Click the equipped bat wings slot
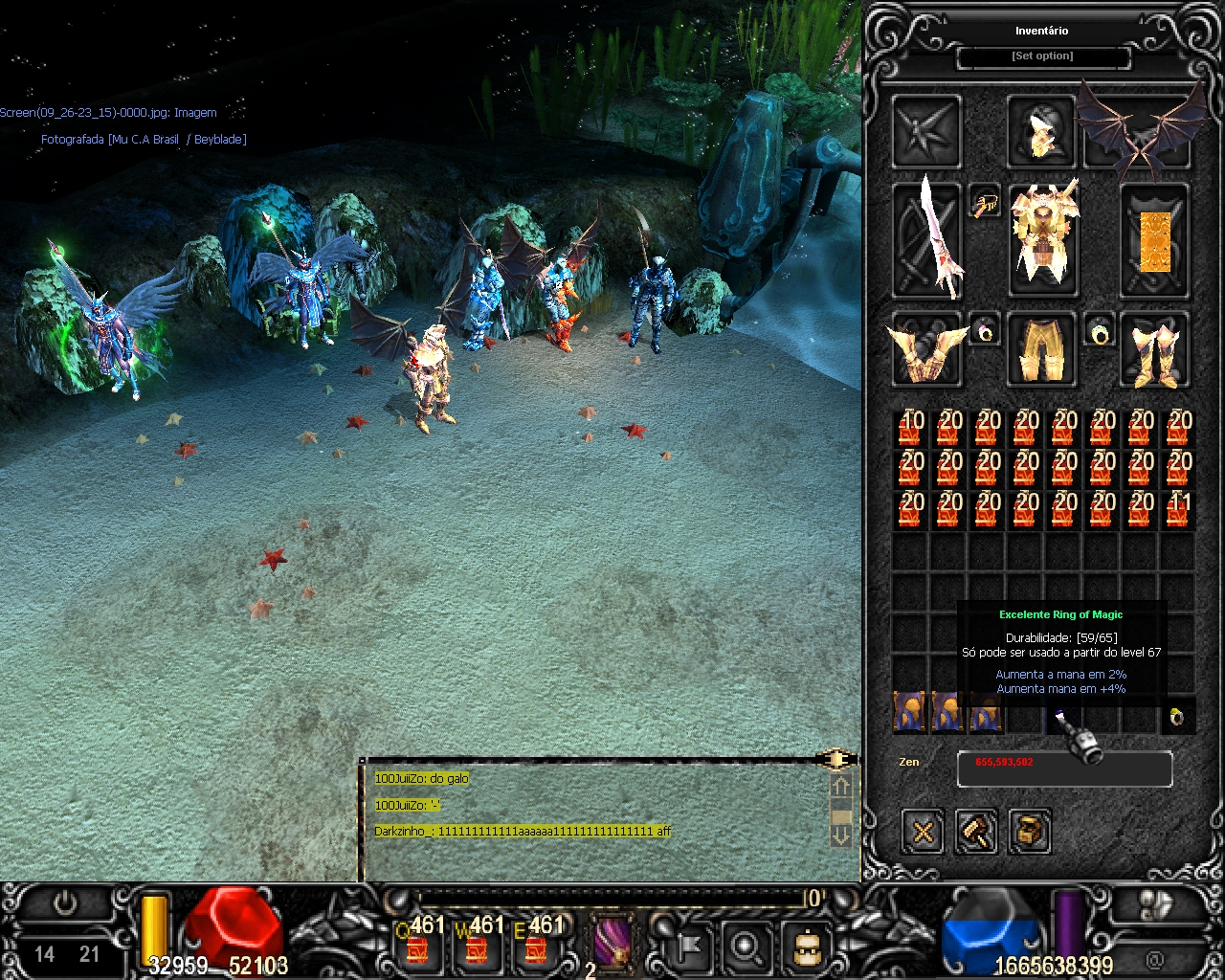 click(1141, 129)
